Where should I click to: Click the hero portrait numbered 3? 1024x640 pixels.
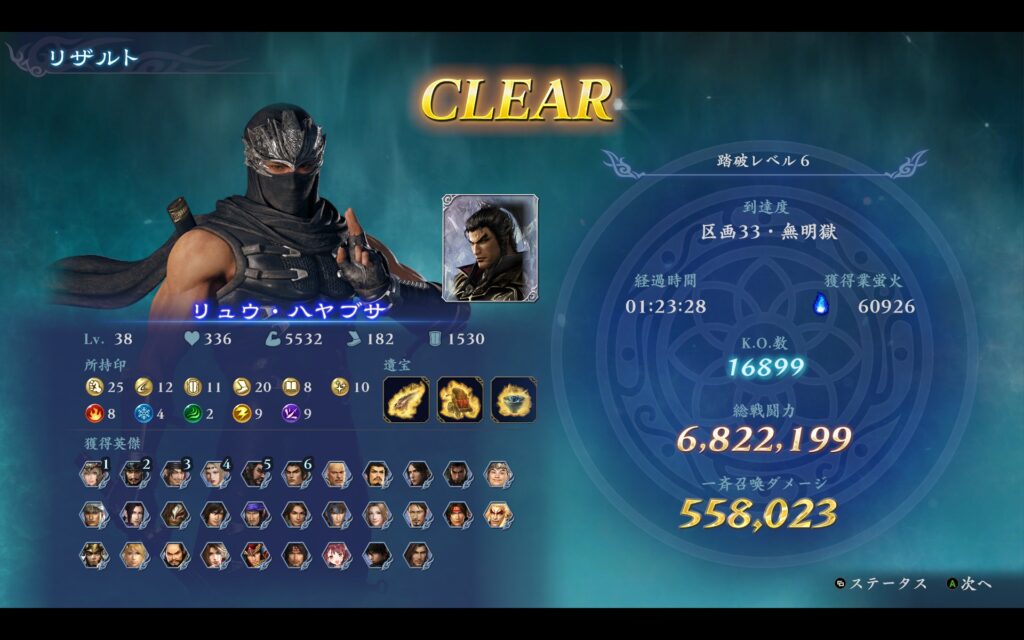175,474
